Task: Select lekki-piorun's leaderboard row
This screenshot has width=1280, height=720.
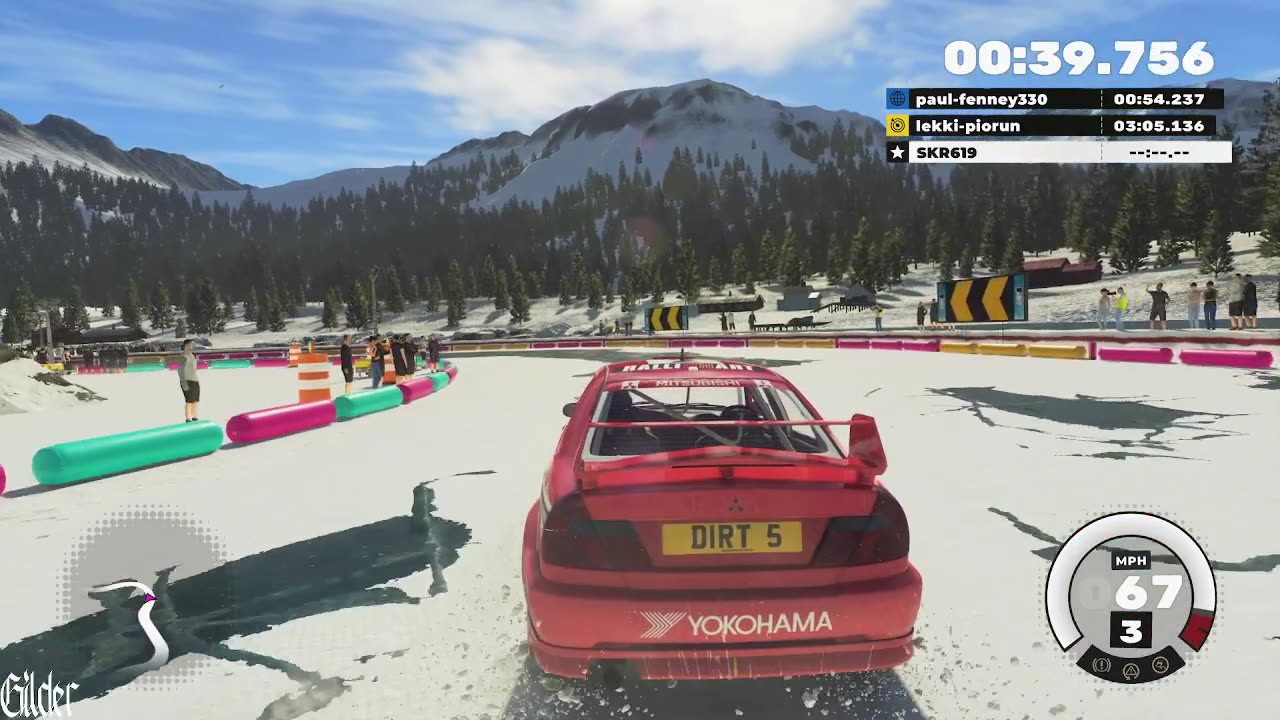Action: 1054,126
